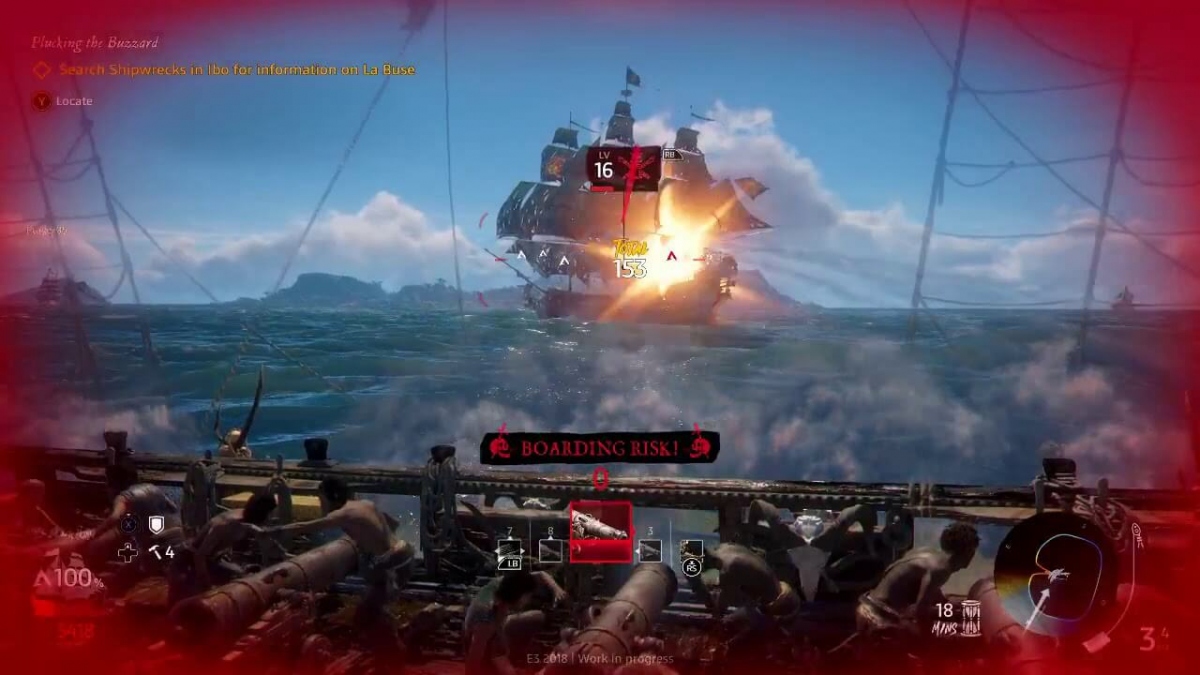The height and width of the screenshot is (675, 1200).
Task: Activate the white shield brace icon
Action: (x=156, y=524)
